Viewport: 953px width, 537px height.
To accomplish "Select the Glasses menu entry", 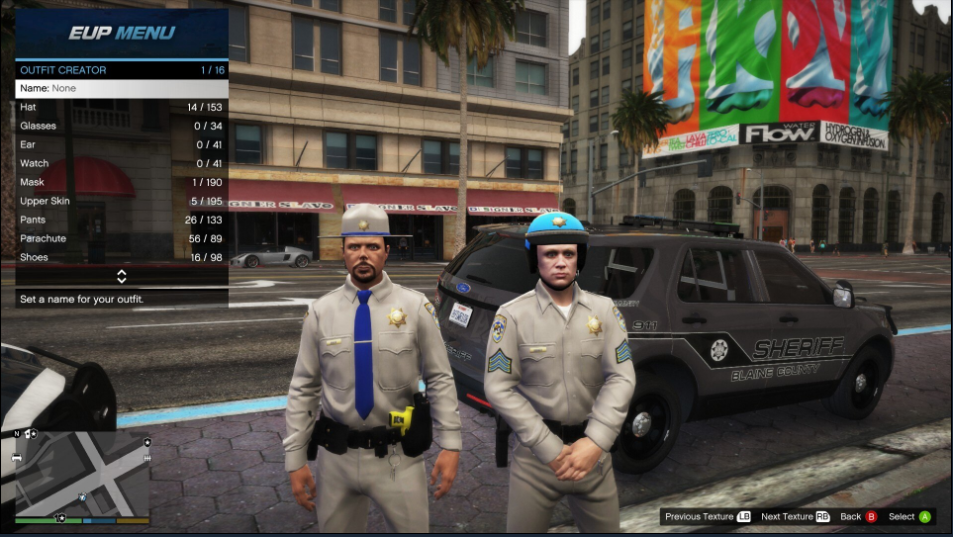I will click(121, 126).
